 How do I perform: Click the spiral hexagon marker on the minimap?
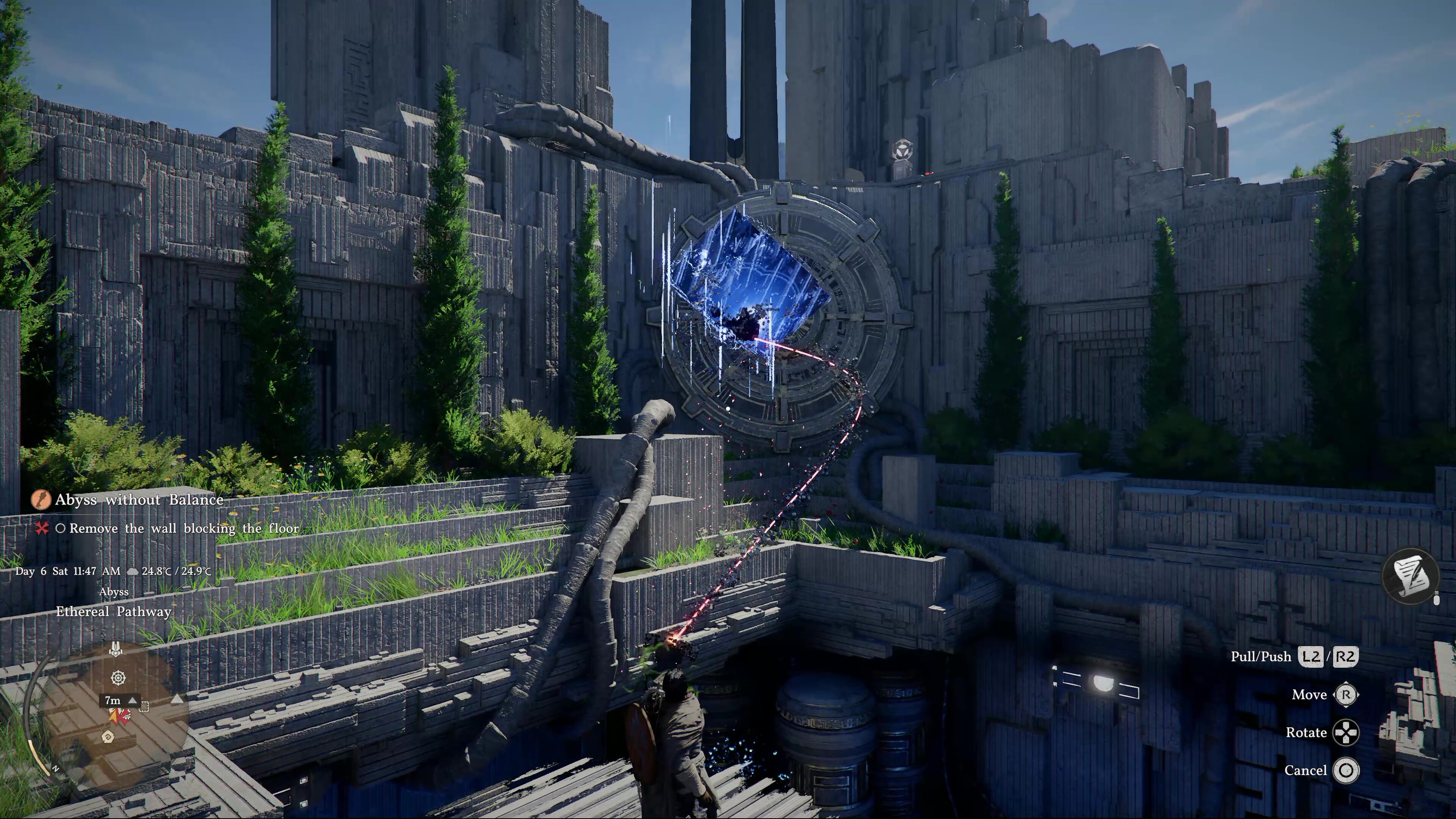coord(108,736)
